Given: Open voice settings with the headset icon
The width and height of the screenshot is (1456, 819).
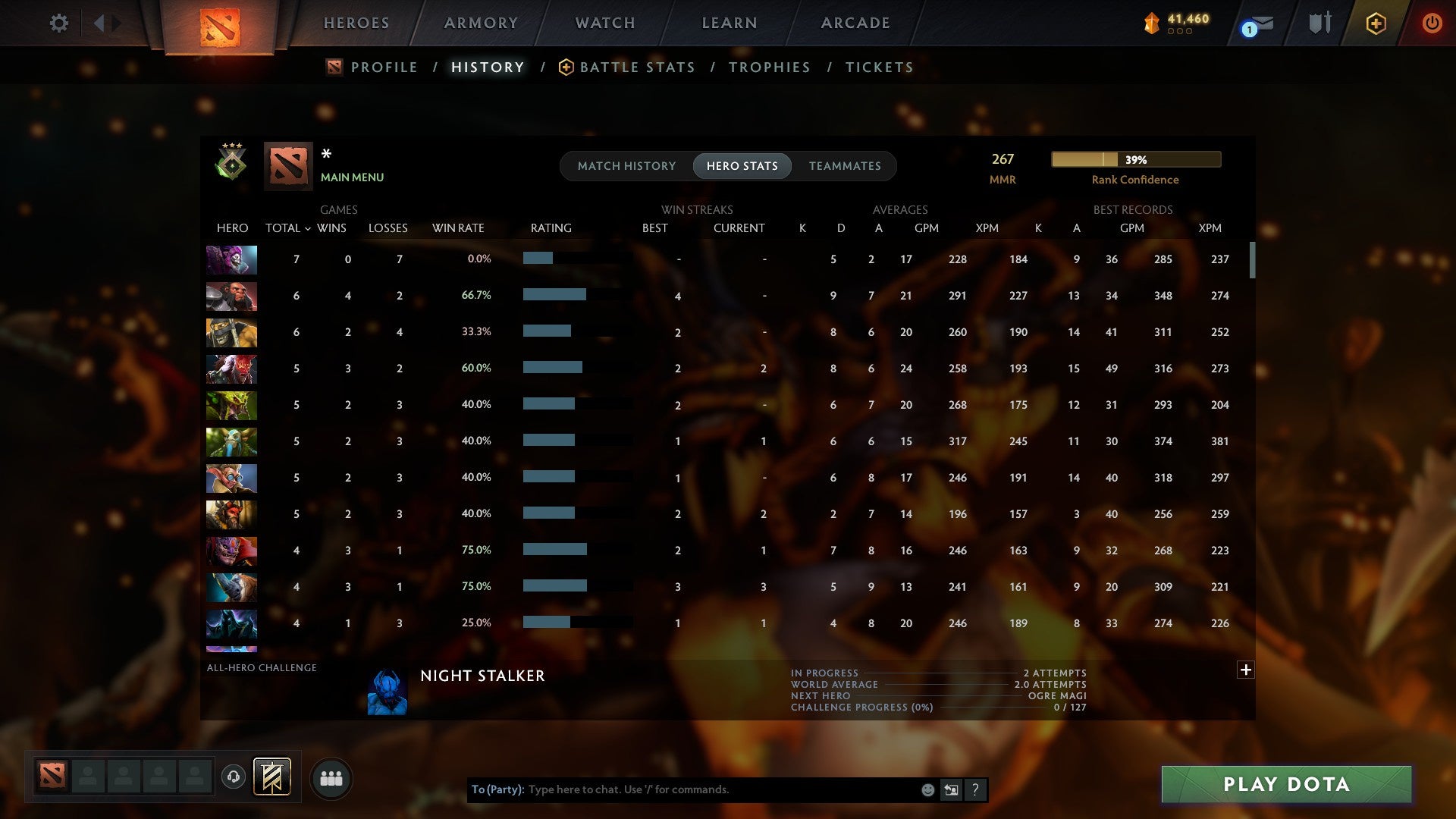Looking at the screenshot, I should 235,777.
